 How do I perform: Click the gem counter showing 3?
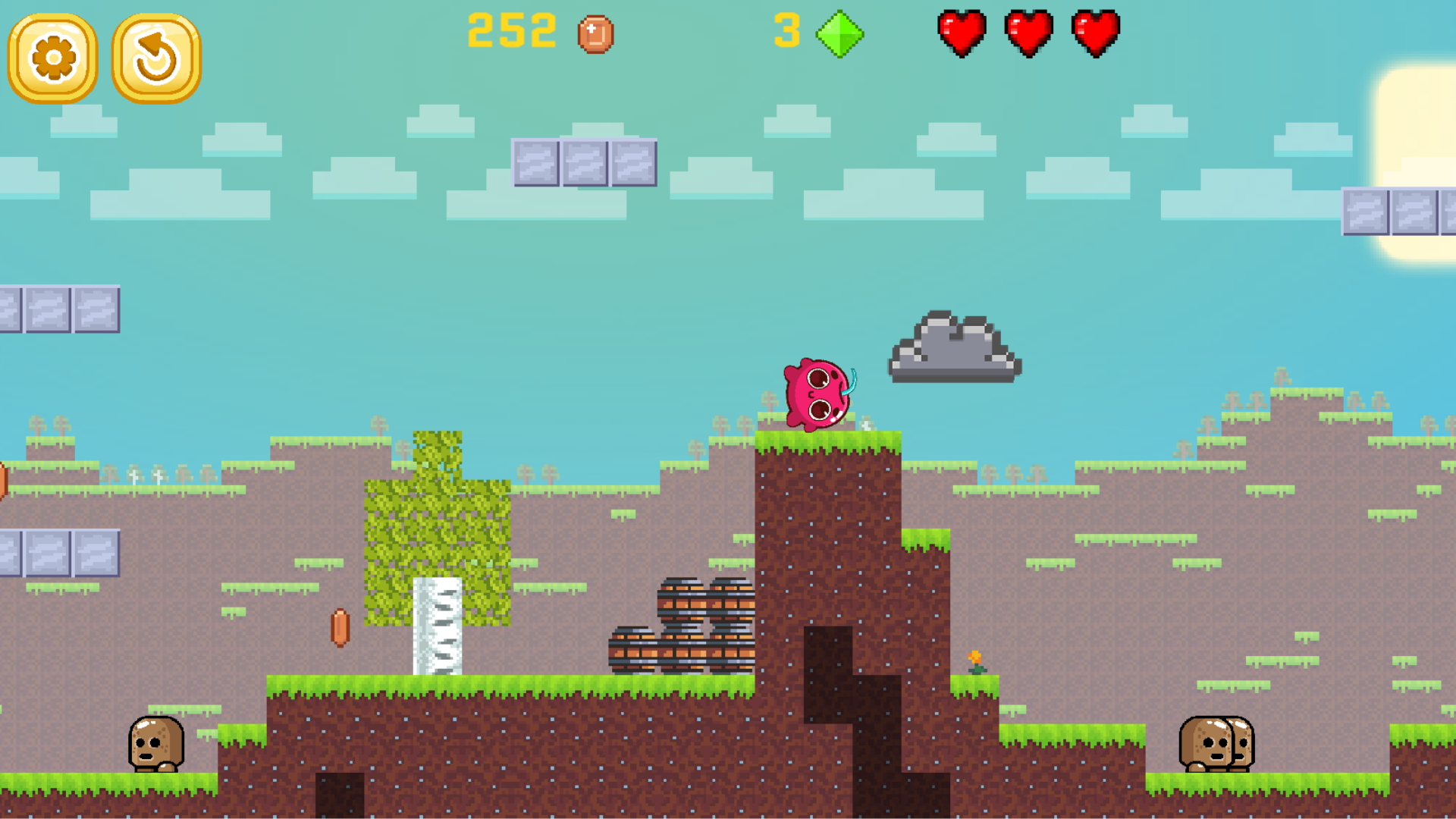[x=789, y=30]
